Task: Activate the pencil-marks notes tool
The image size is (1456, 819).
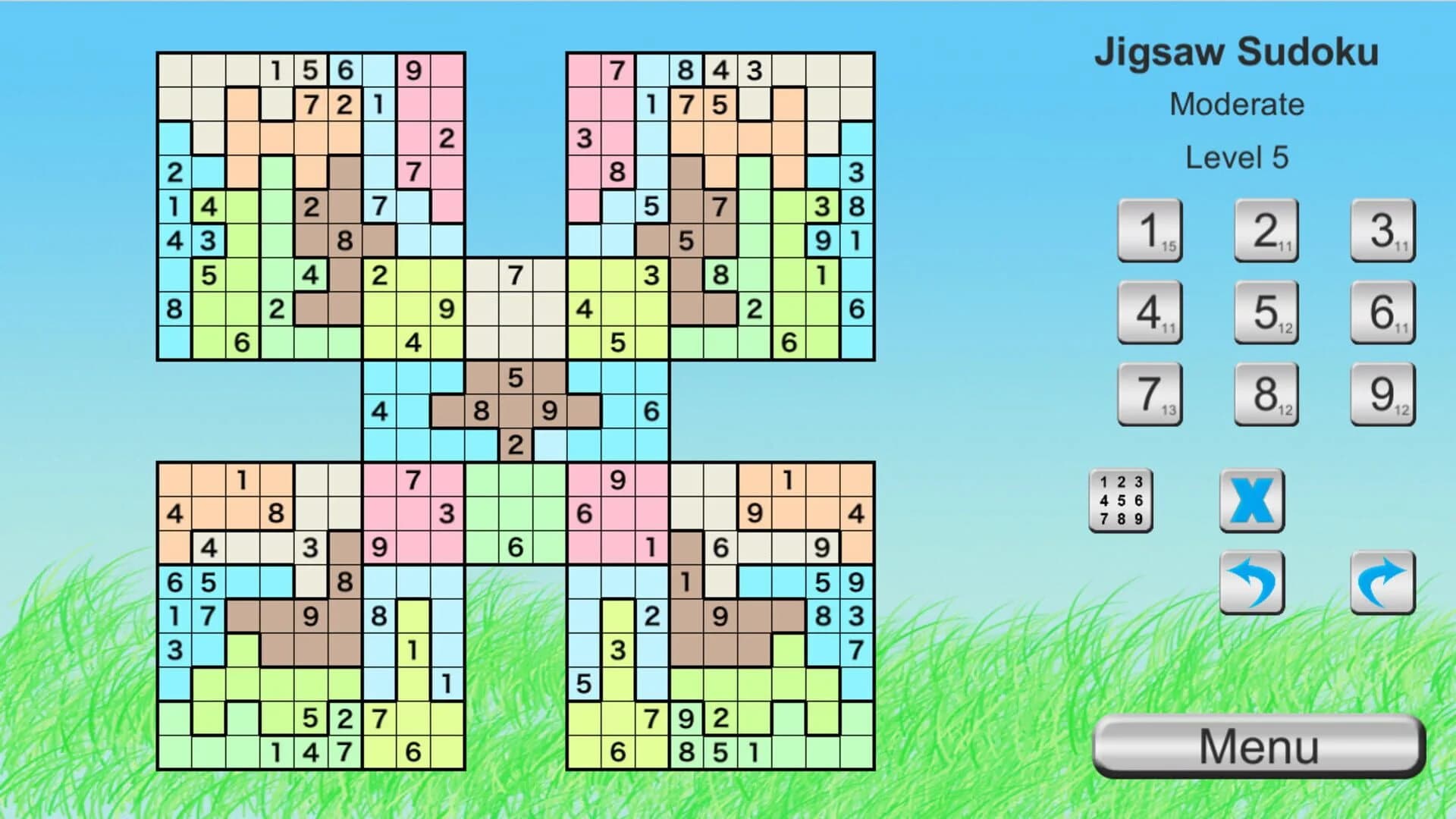Action: click(x=1121, y=501)
